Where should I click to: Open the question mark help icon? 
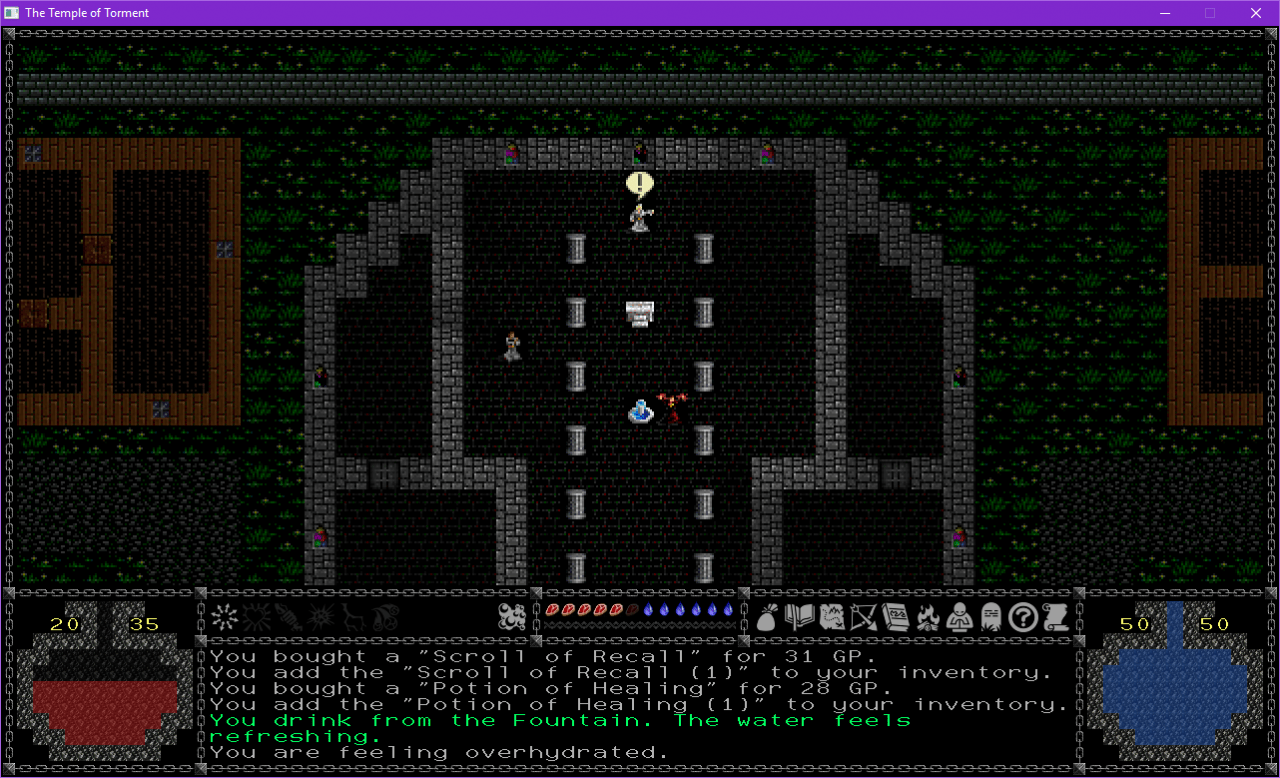(x=1021, y=617)
